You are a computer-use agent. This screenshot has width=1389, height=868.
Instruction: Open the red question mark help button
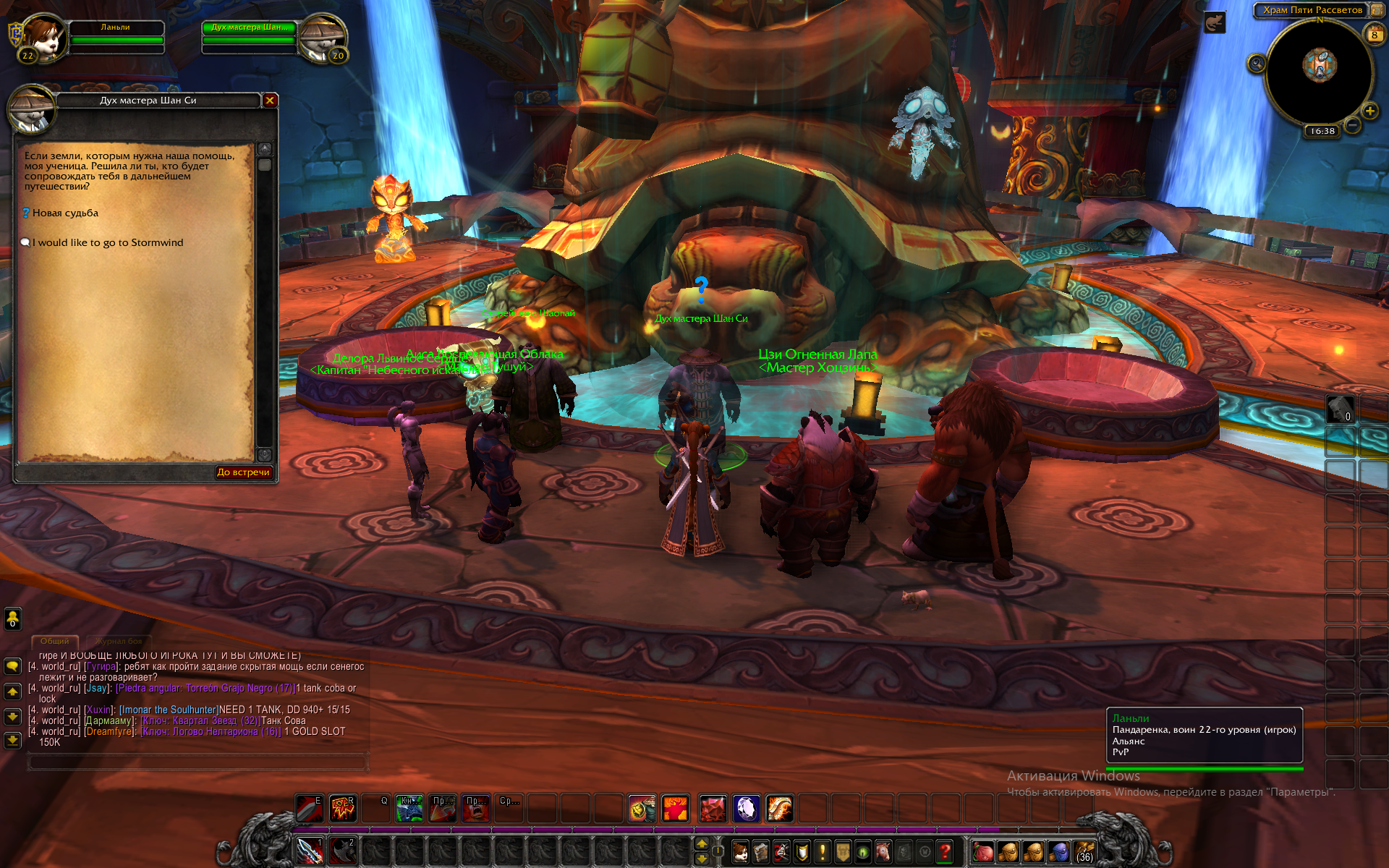pos(944,852)
